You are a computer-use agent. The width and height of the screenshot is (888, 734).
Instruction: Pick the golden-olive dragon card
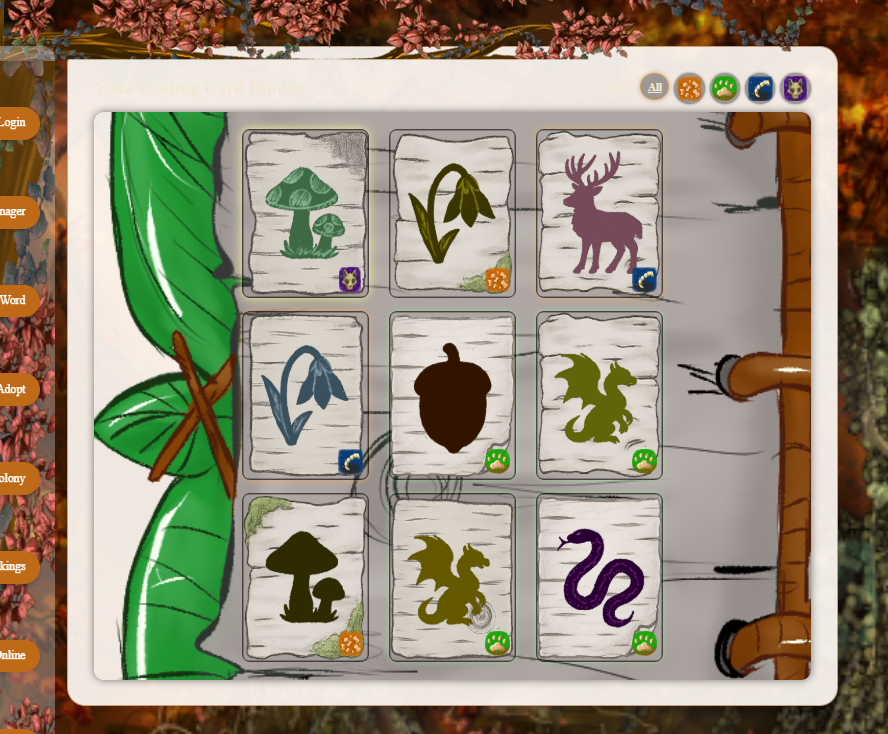pyautogui.click(x=452, y=577)
